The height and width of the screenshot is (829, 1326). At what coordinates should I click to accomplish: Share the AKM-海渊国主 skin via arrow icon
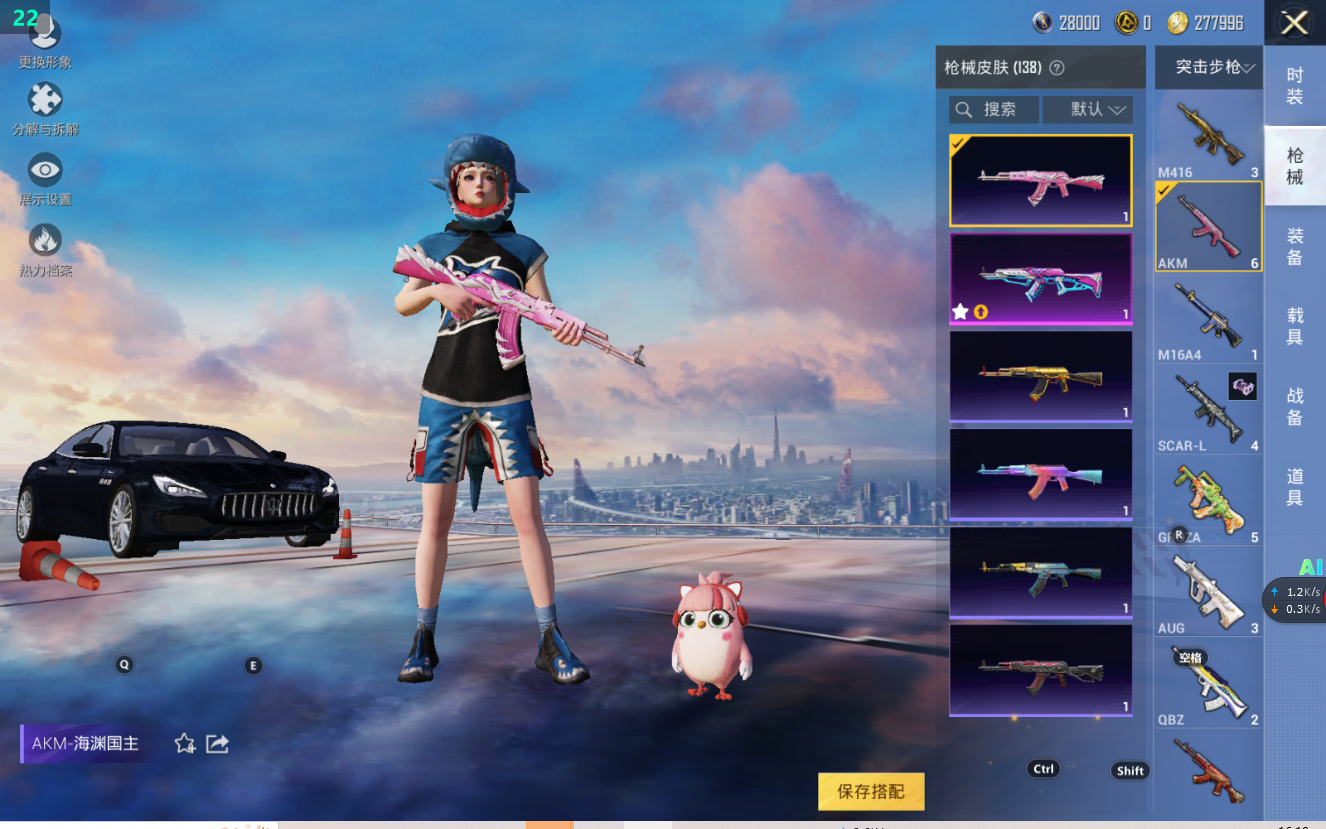(x=217, y=743)
